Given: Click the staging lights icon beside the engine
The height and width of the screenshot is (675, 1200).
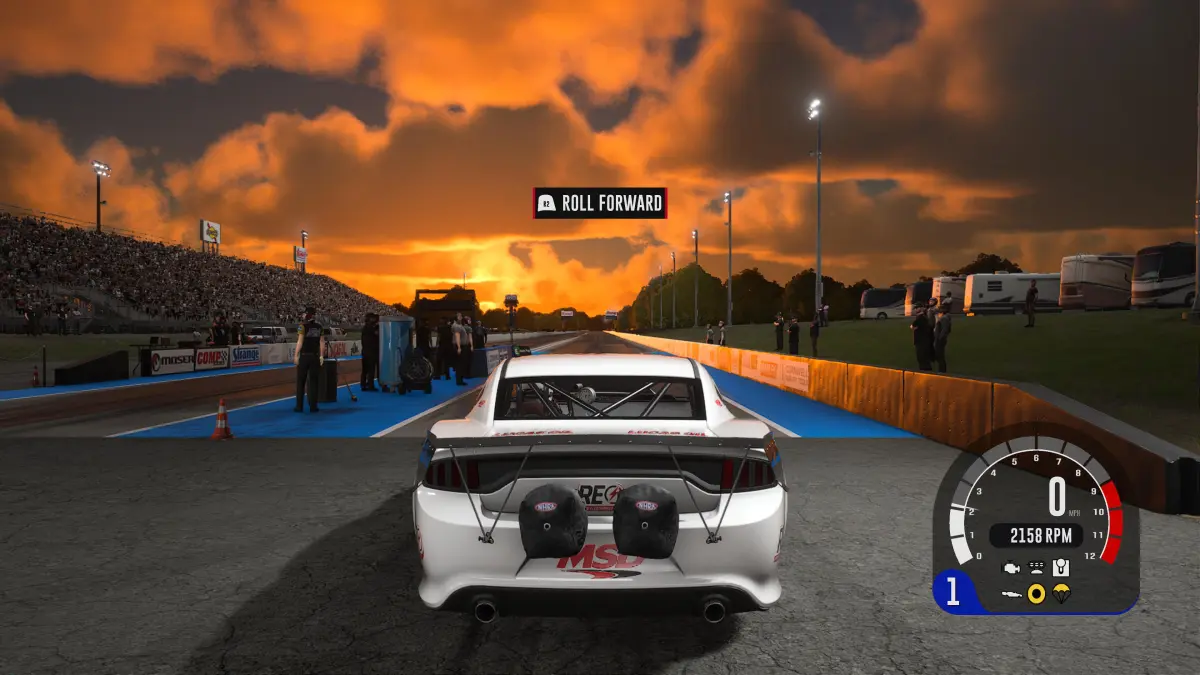Looking at the screenshot, I should click(x=1036, y=568).
